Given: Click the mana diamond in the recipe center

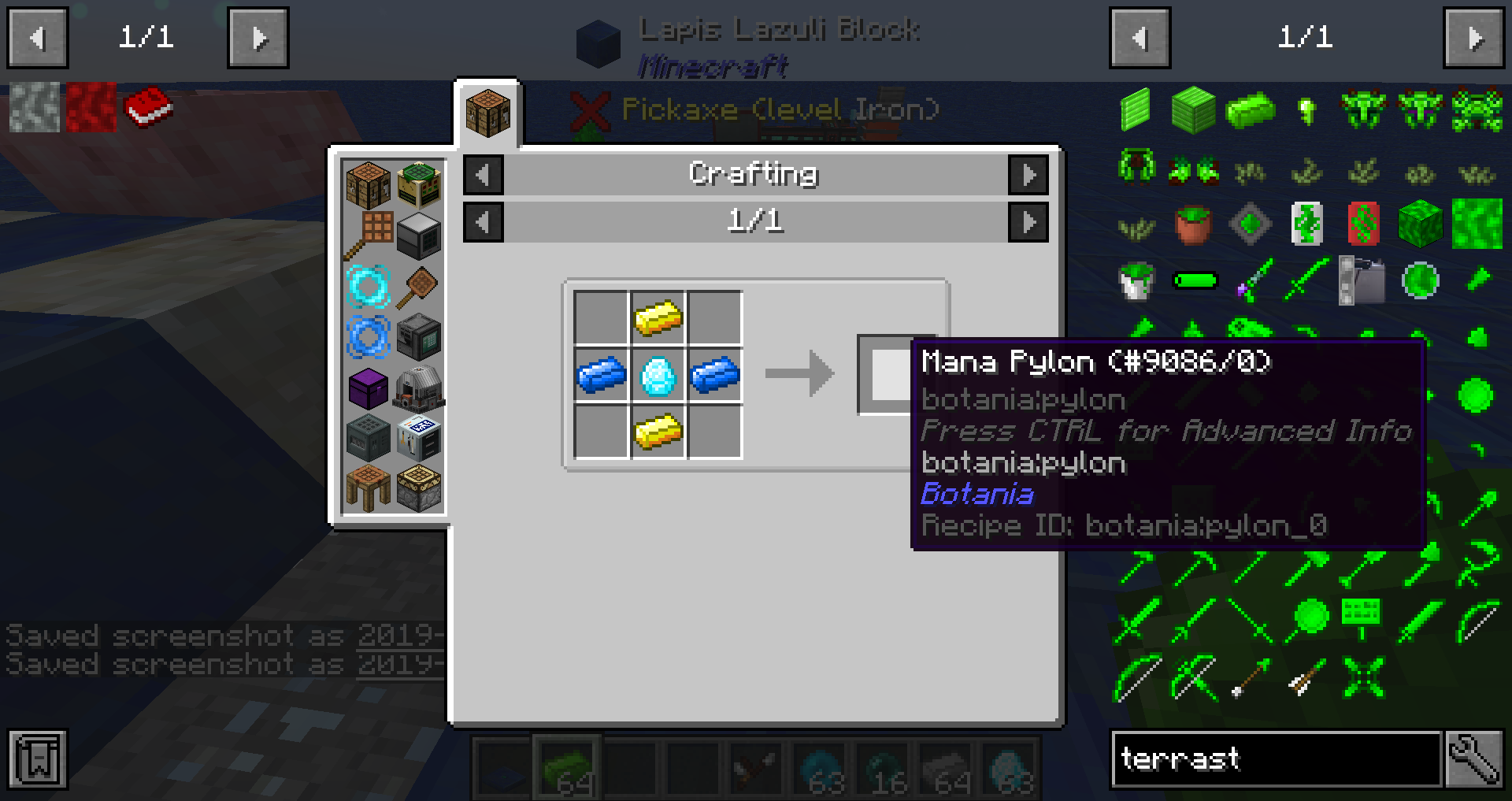Looking at the screenshot, I should [659, 375].
